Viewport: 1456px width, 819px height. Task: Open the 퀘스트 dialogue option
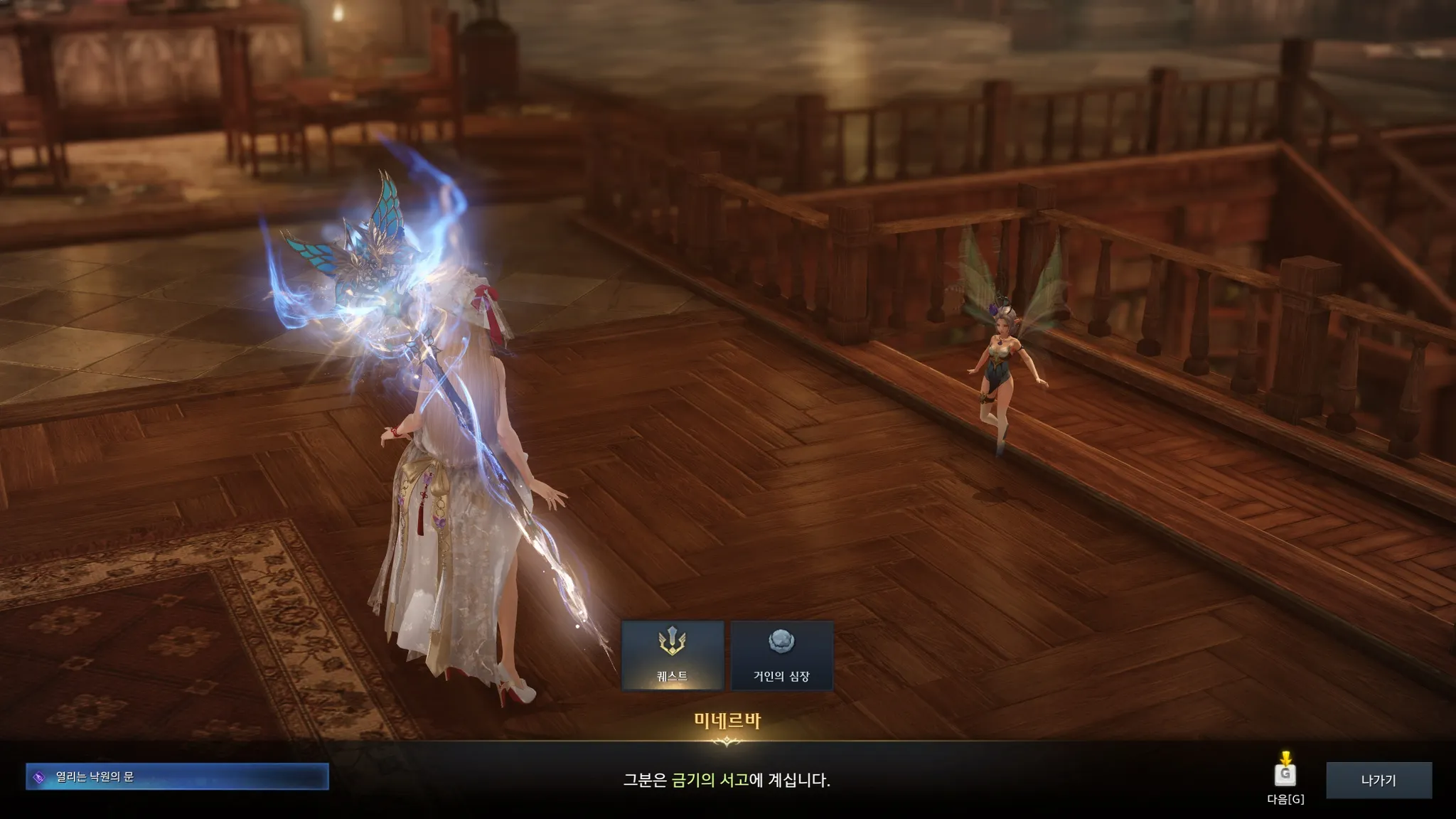coord(673,655)
